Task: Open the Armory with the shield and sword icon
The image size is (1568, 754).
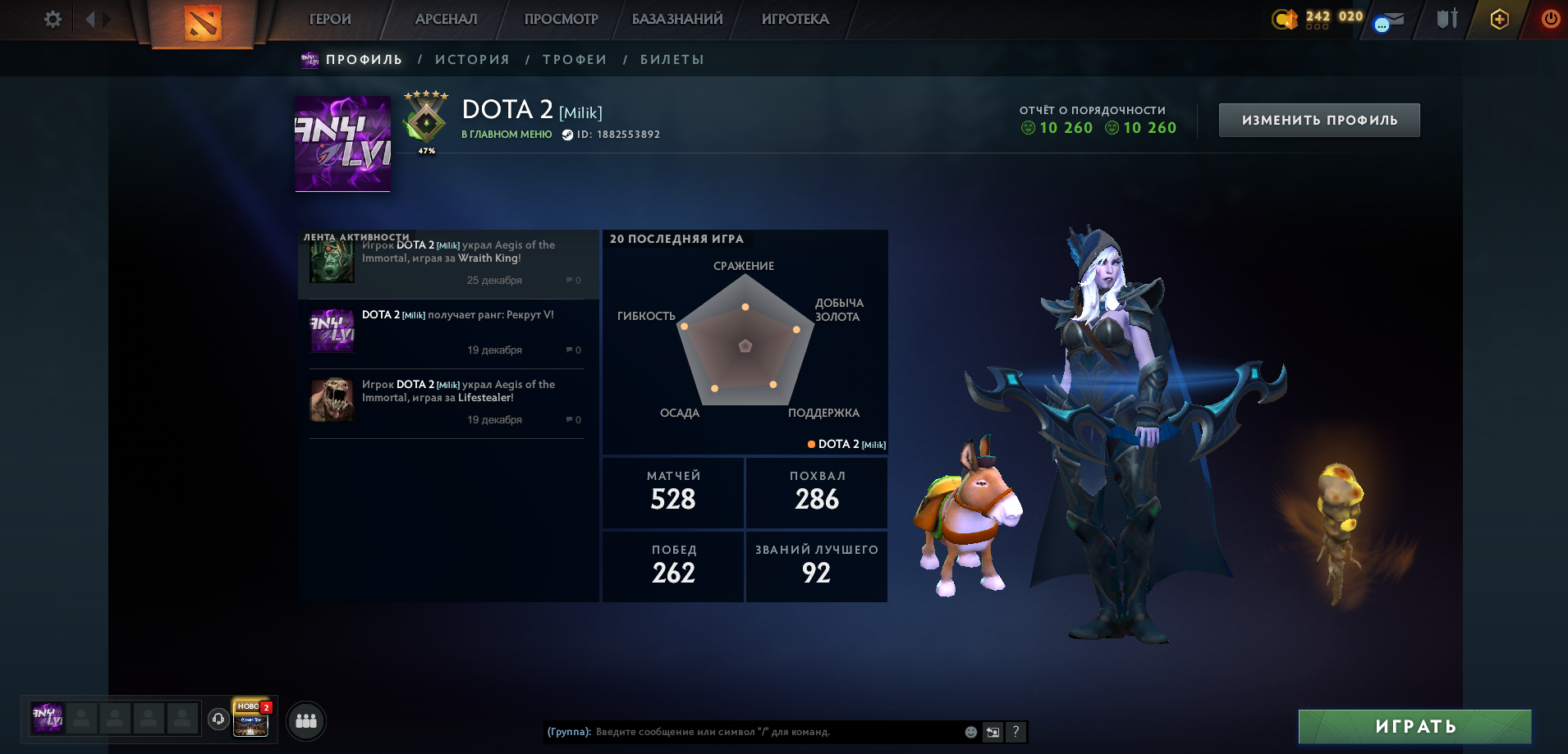Action: (x=1446, y=18)
